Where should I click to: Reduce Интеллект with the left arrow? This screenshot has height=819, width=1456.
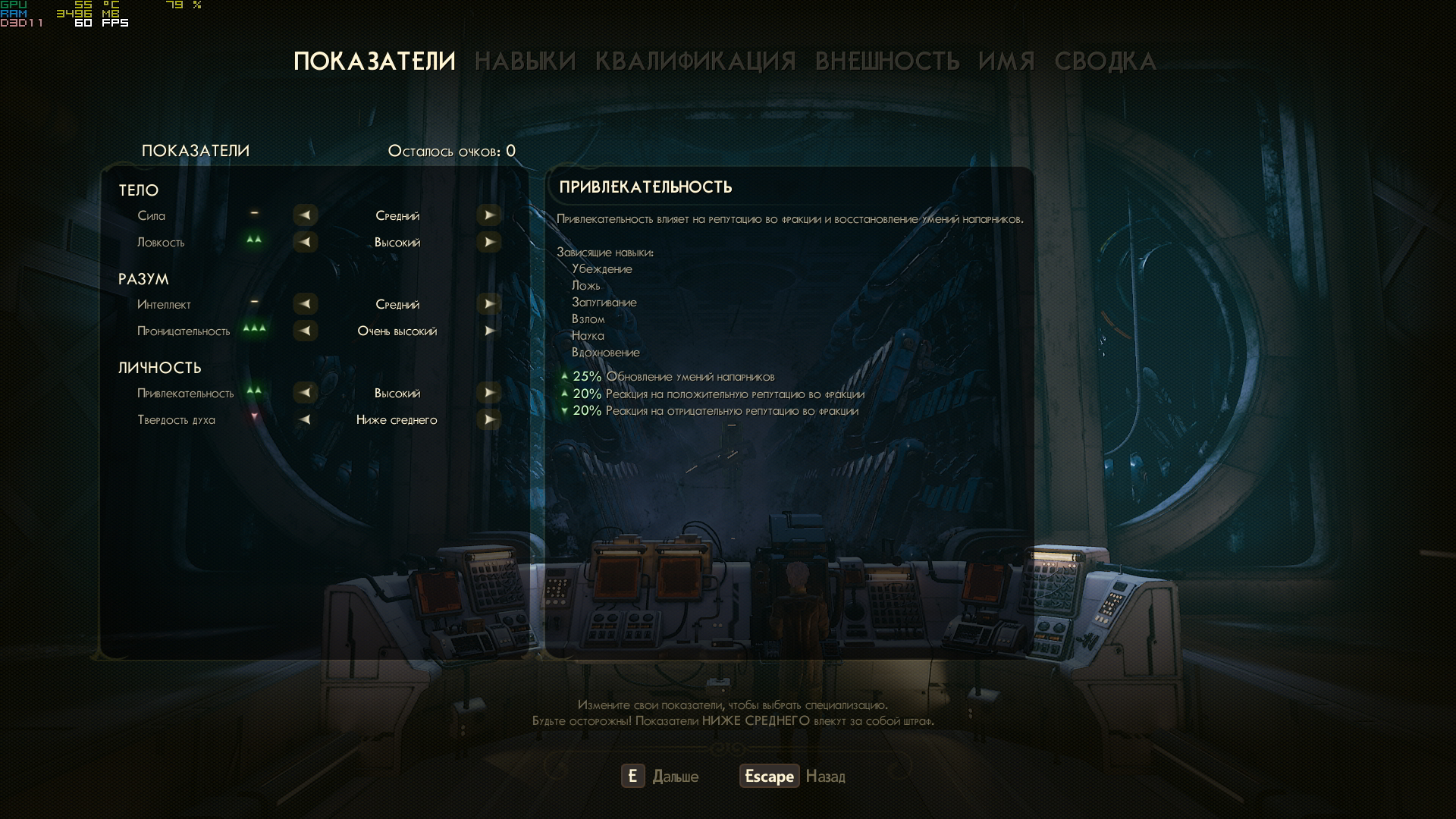pyautogui.click(x=305, y=304)
